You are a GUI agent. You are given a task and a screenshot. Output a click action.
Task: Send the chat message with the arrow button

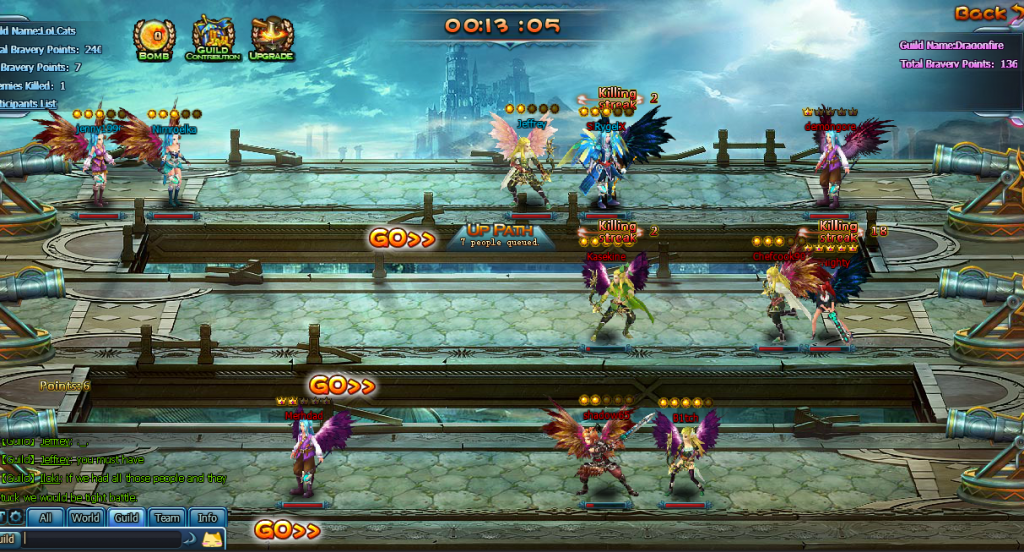(189, 539)
